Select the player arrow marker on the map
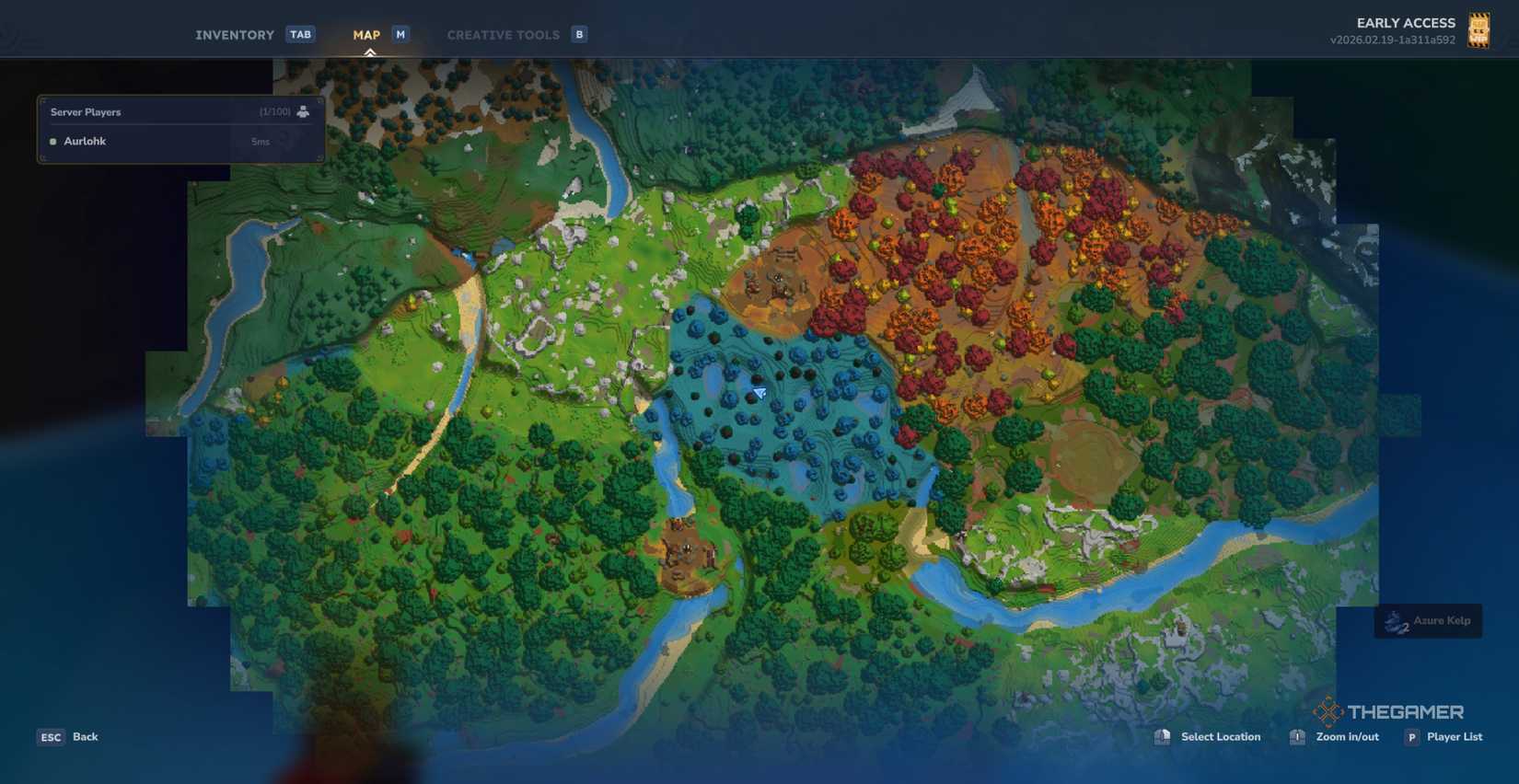Screen dimensions: 1519x784 click(x=757, y=392)
